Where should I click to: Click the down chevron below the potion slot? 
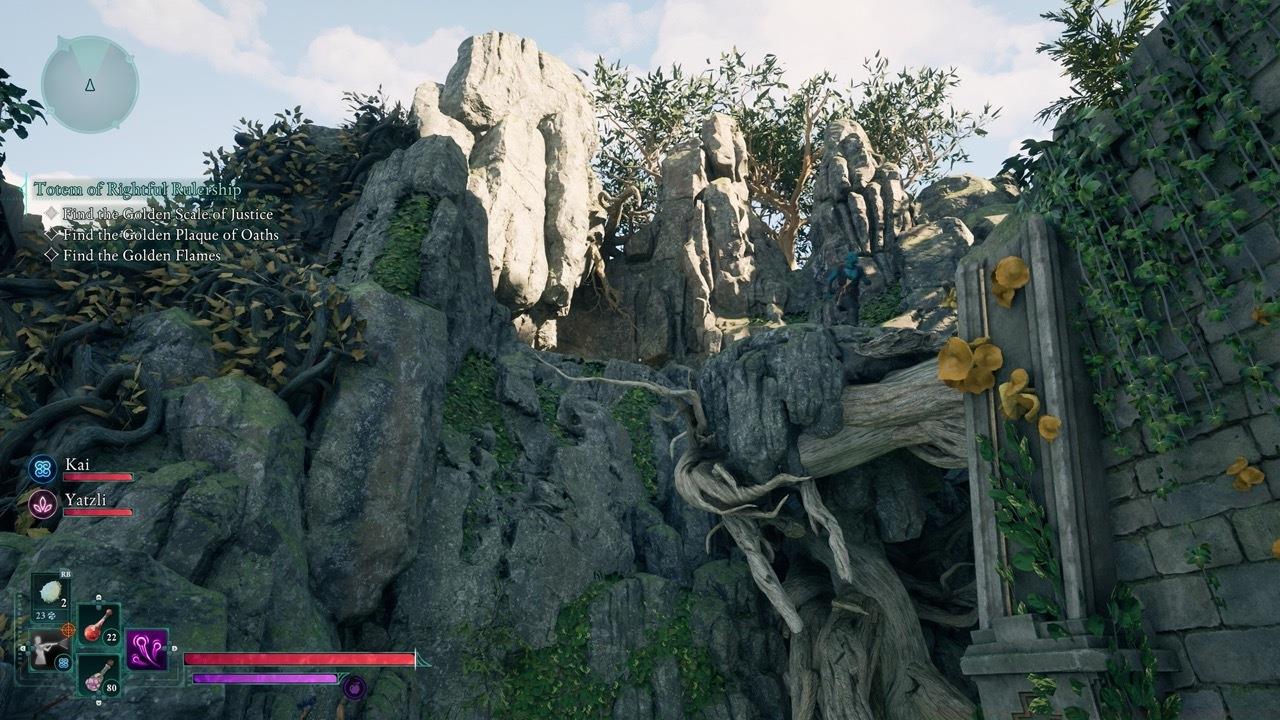(x=99, y=702)
